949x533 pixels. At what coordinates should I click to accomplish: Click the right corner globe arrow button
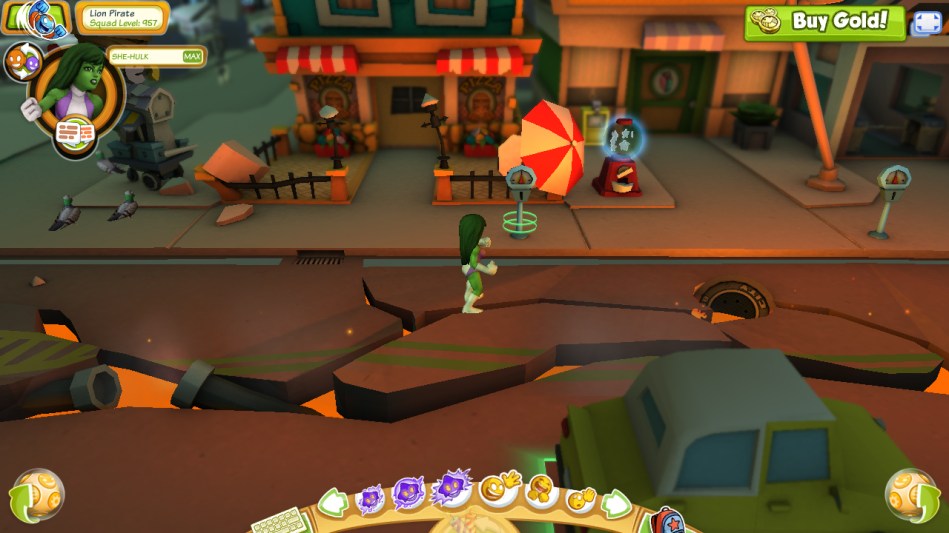click(911, 494)
